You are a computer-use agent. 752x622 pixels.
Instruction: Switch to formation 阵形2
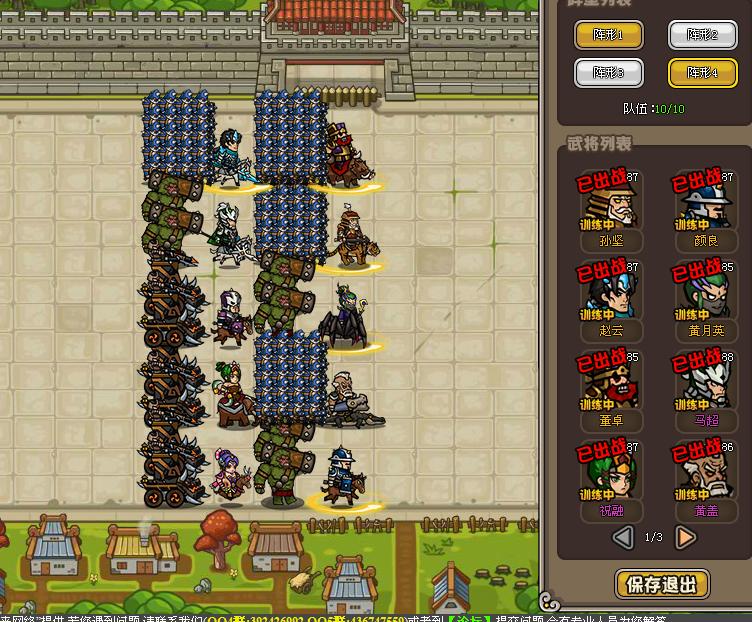(702, 35)
